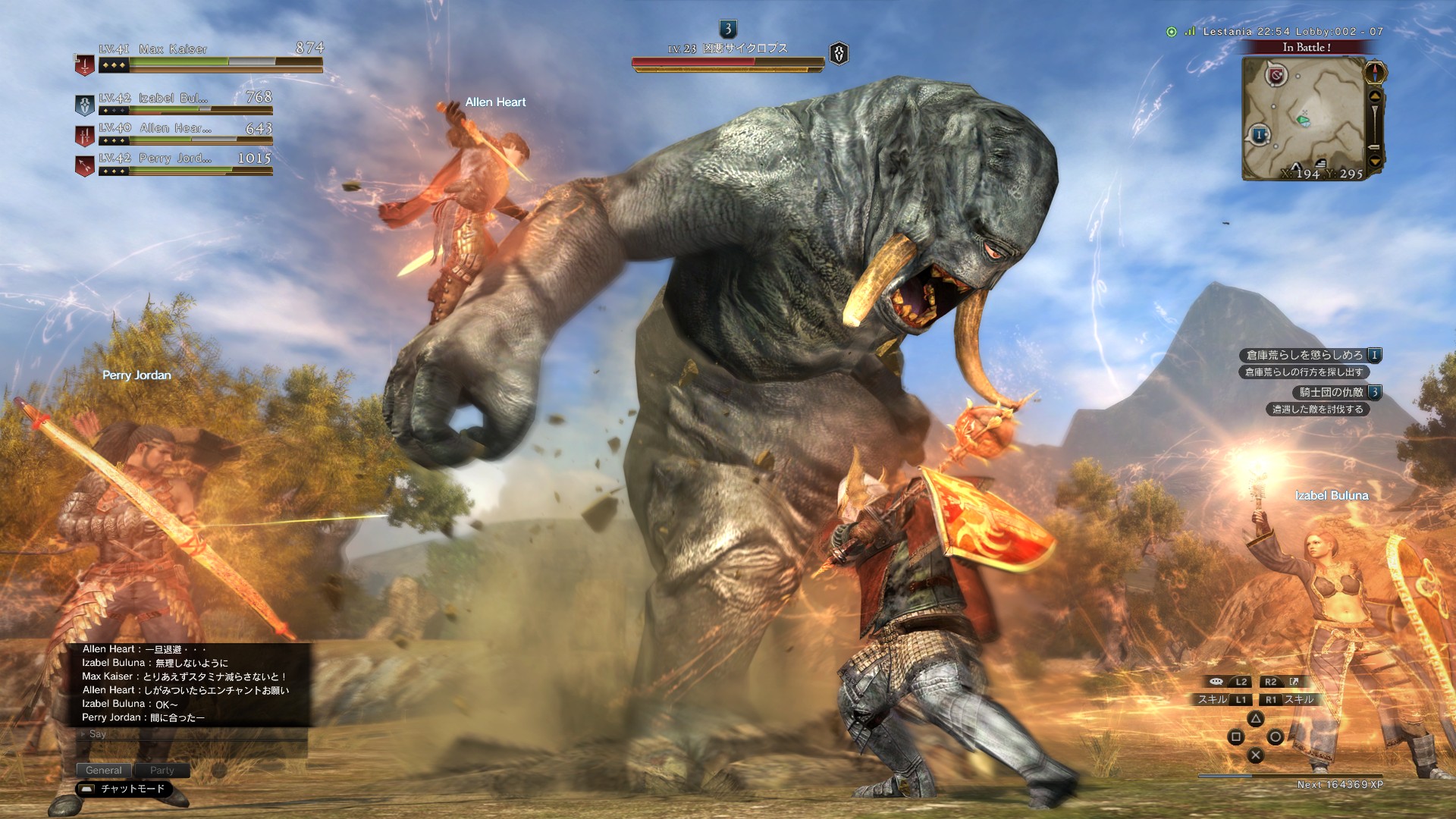Toggle the チャットモード chat mode button
This screenshot has height=819, width=1456.
pos(124,789)
